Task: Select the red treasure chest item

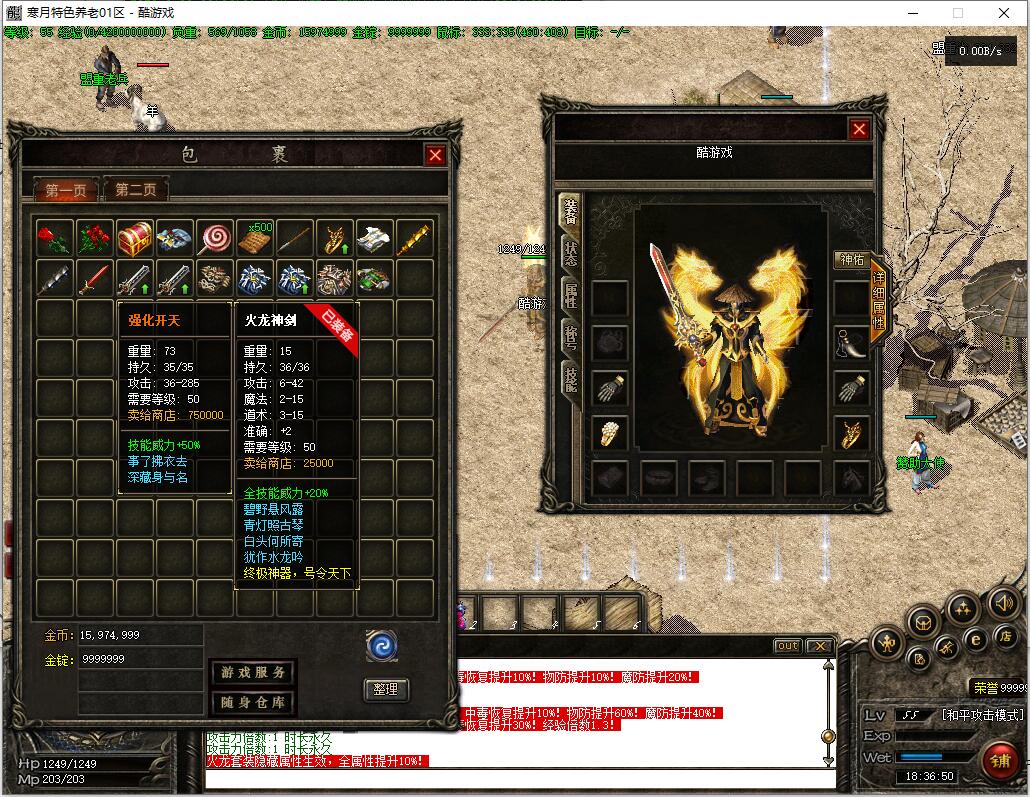Action: tap(134, 238)
